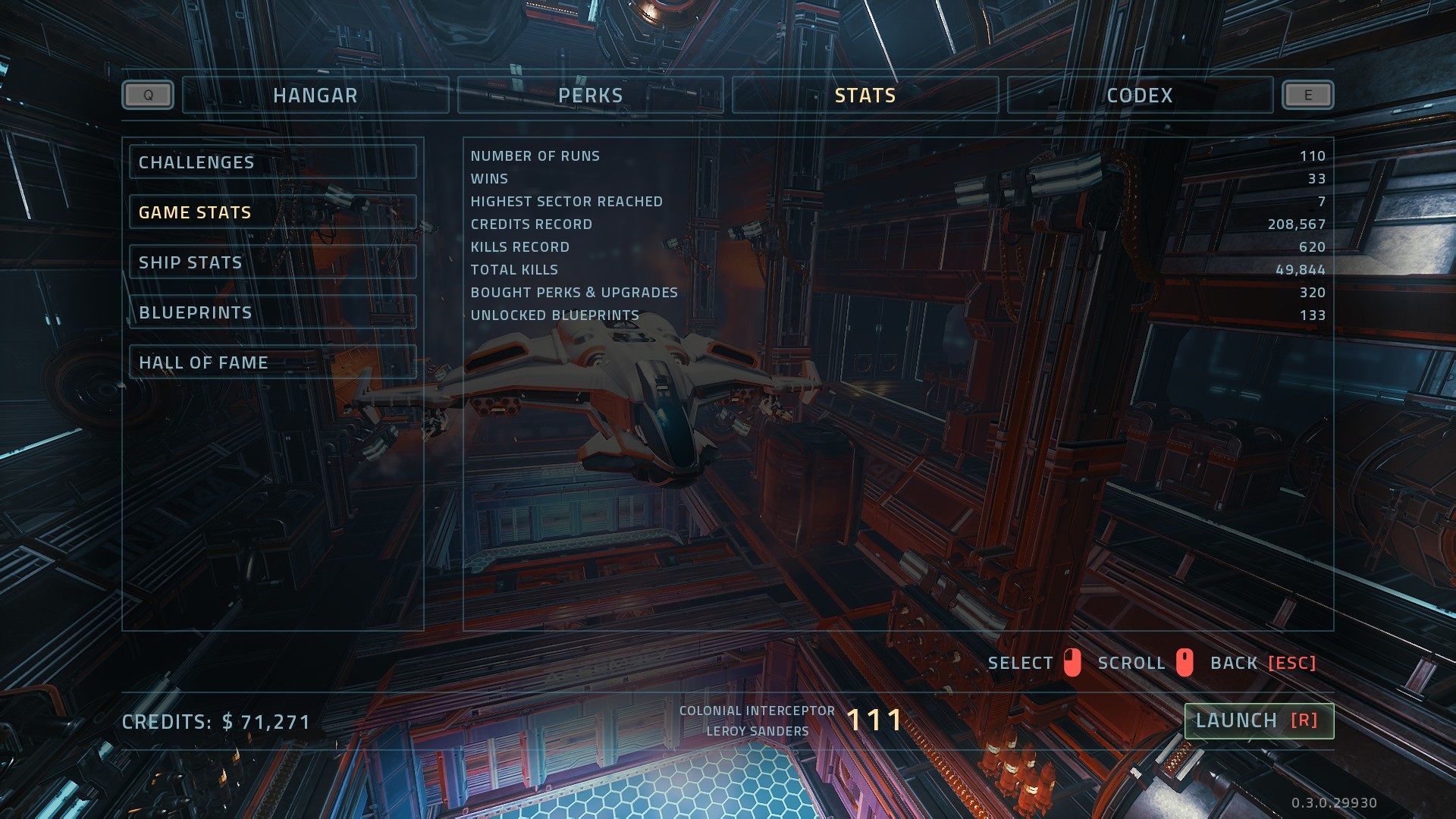
Task: Show the Hall of Fame
Action: 272,362
